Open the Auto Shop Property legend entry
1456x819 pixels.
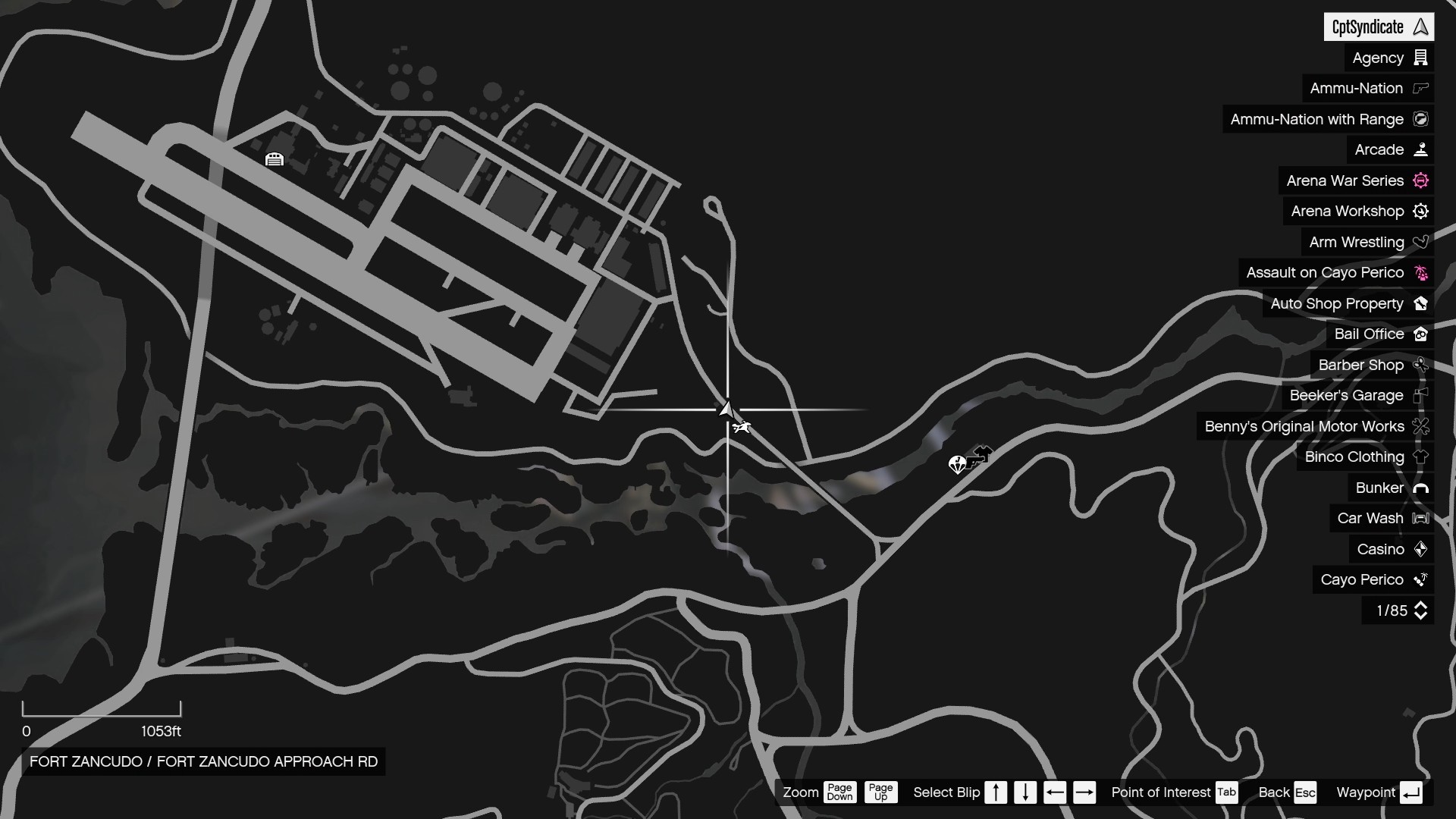[1337, 303]
